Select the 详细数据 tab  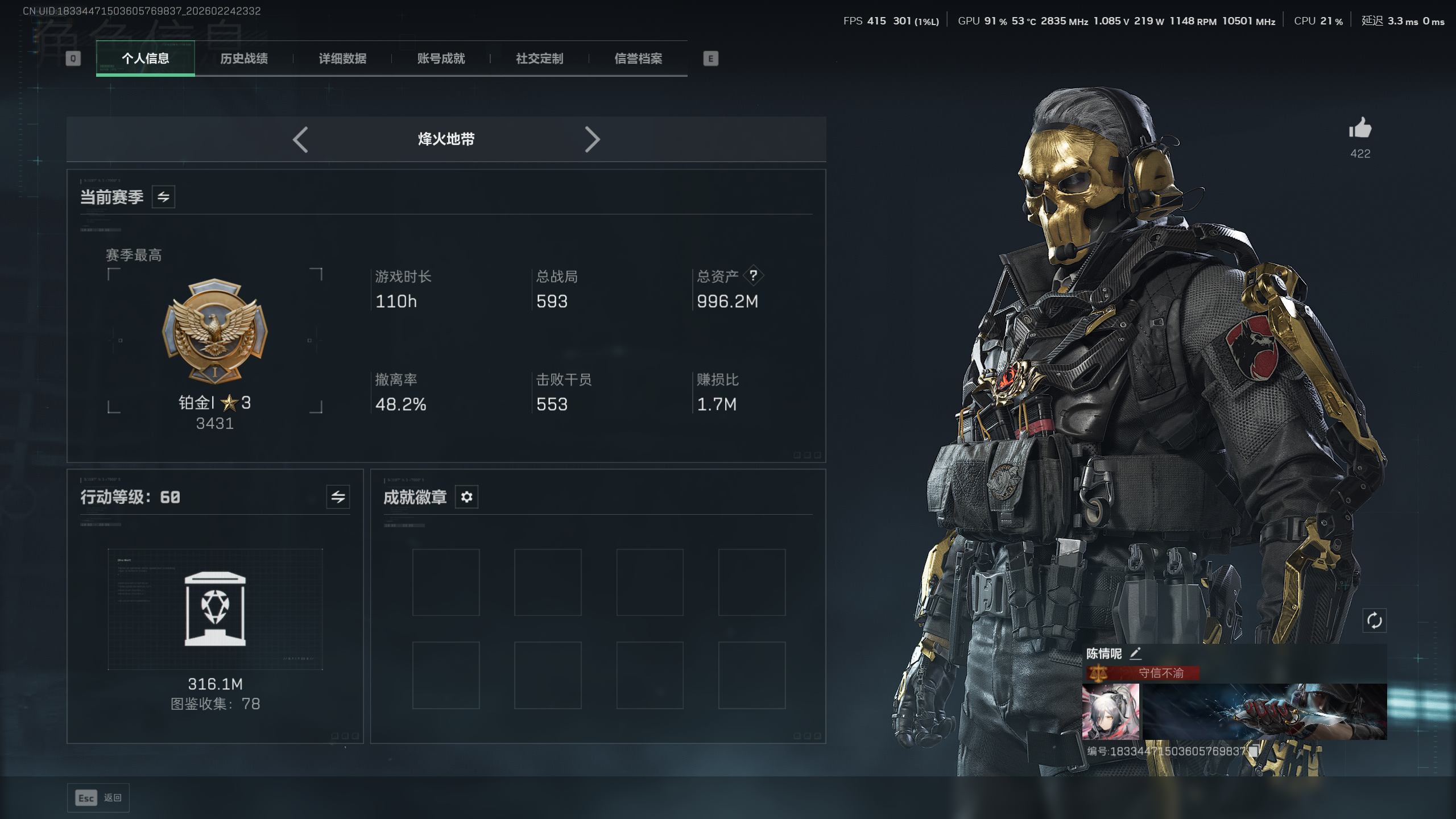click(342, 59)
